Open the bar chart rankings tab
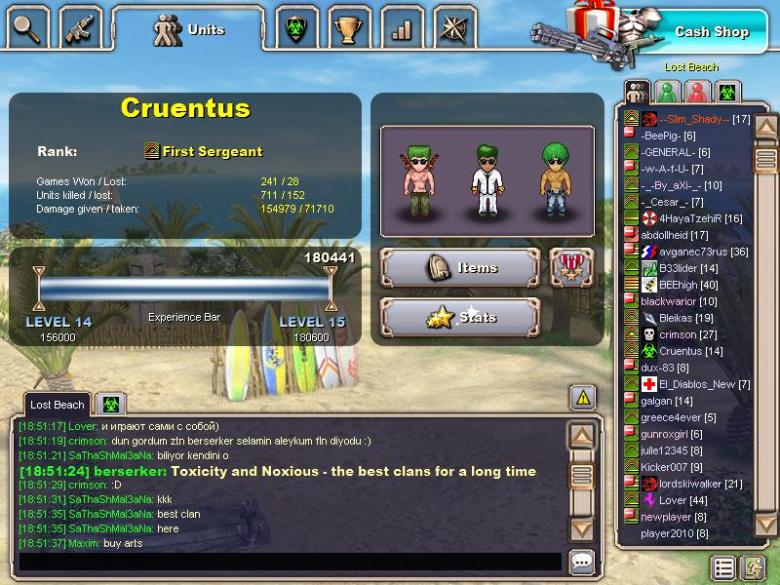The width and height of the screenshot is (780, 585). [402, 29]
